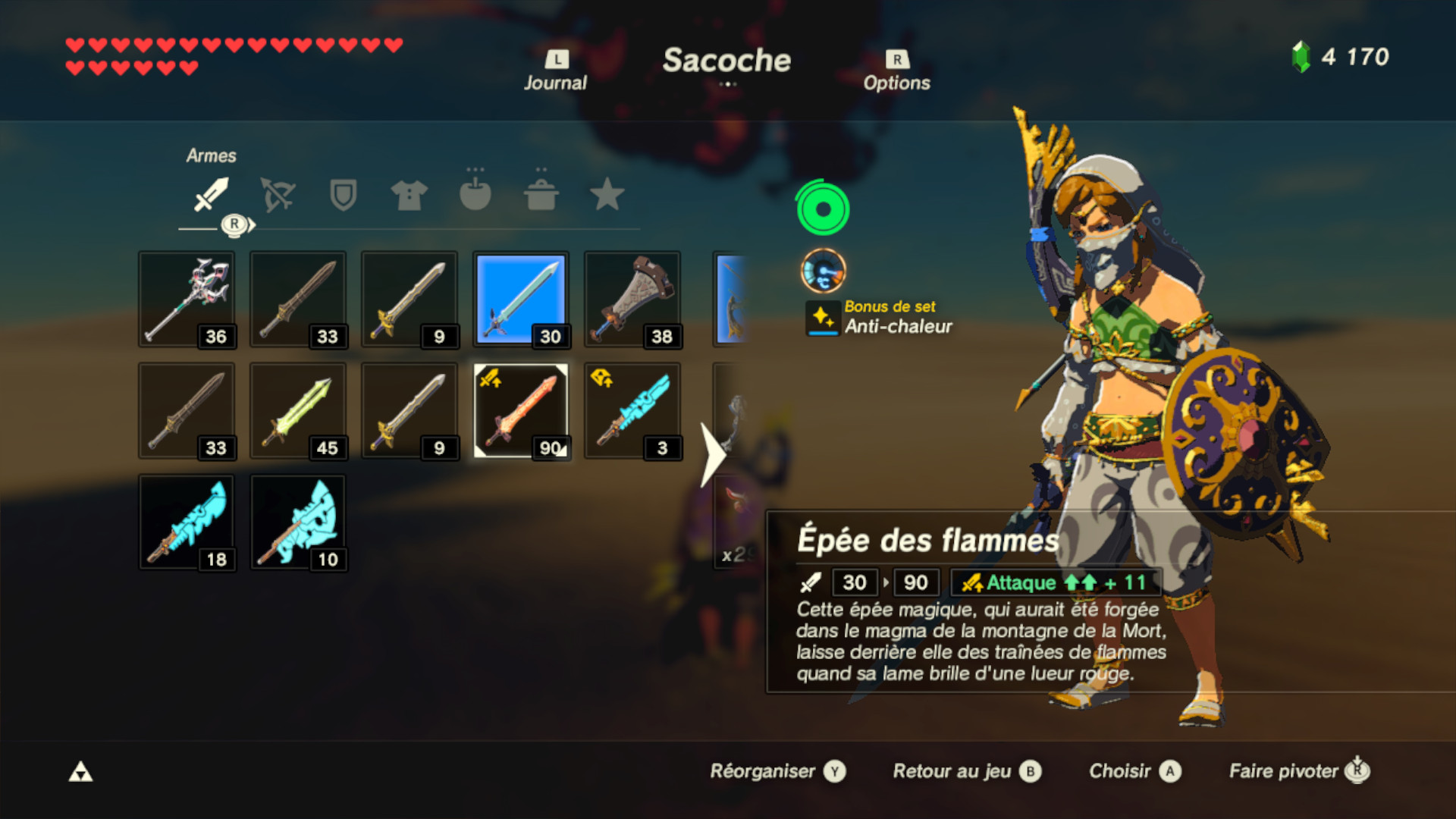
Task: Select the glowing green Sheikah indicator
Action: [823, 210]
